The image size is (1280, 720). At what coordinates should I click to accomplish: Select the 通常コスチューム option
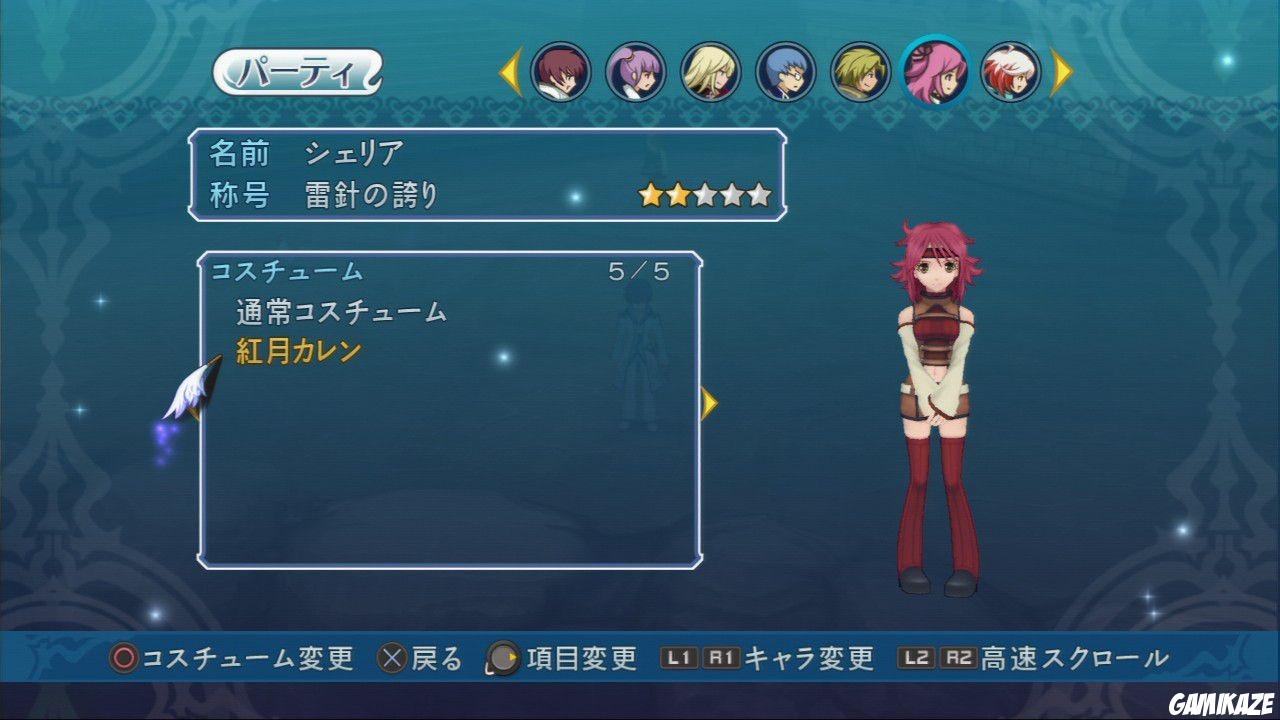[x=338, y=311]
